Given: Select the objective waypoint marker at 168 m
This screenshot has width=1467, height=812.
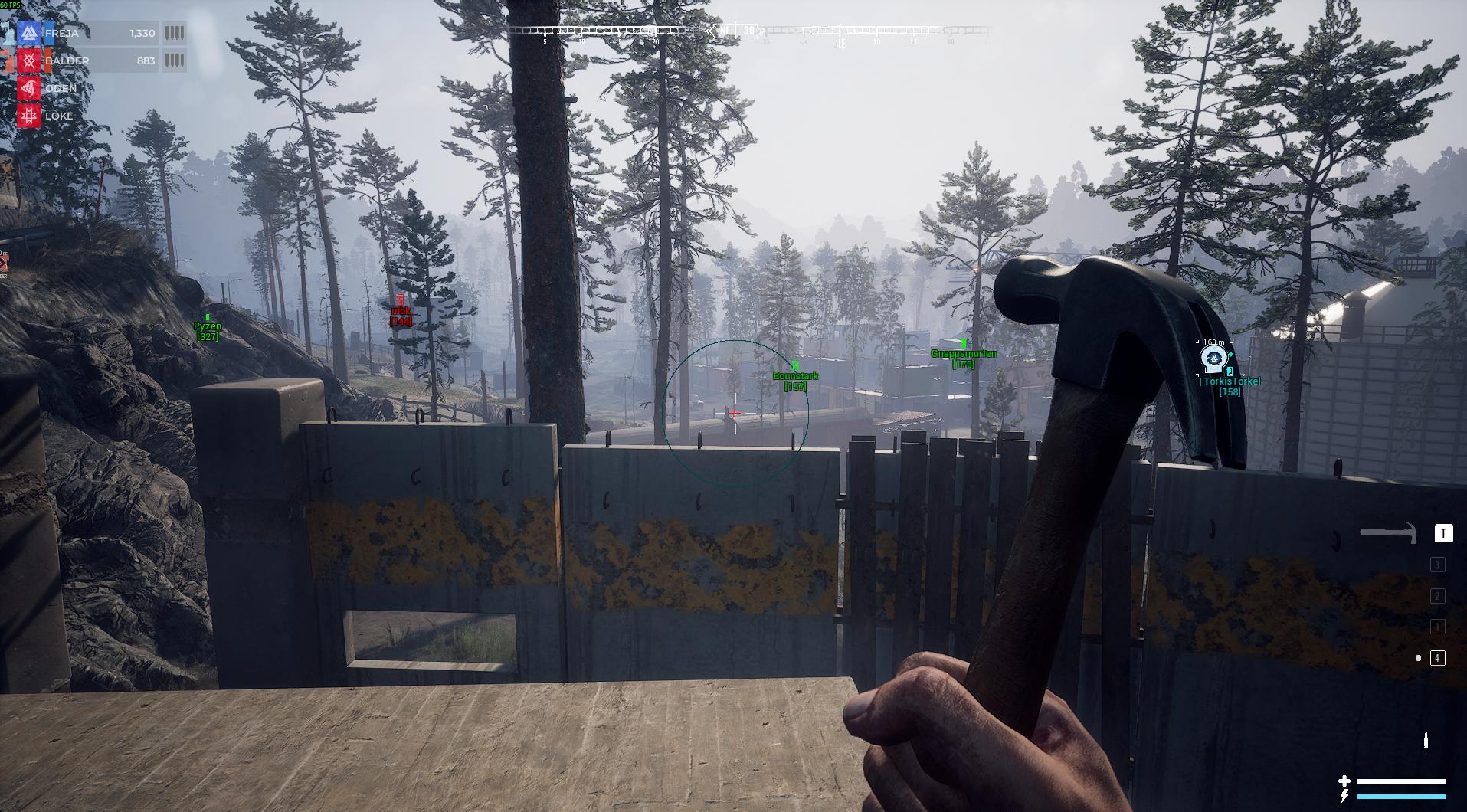Looking at the screenshot, I should tap(1213, 359).
